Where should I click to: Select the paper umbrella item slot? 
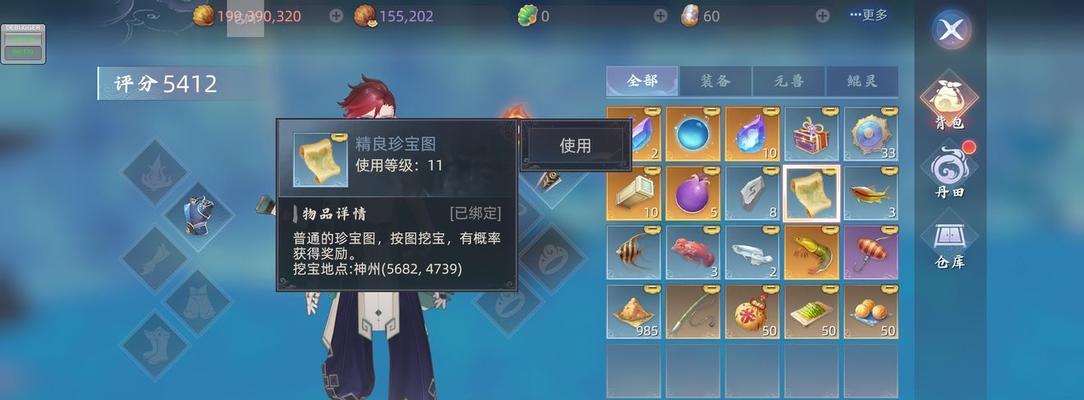pyautogui.click(x=870, y=252)
